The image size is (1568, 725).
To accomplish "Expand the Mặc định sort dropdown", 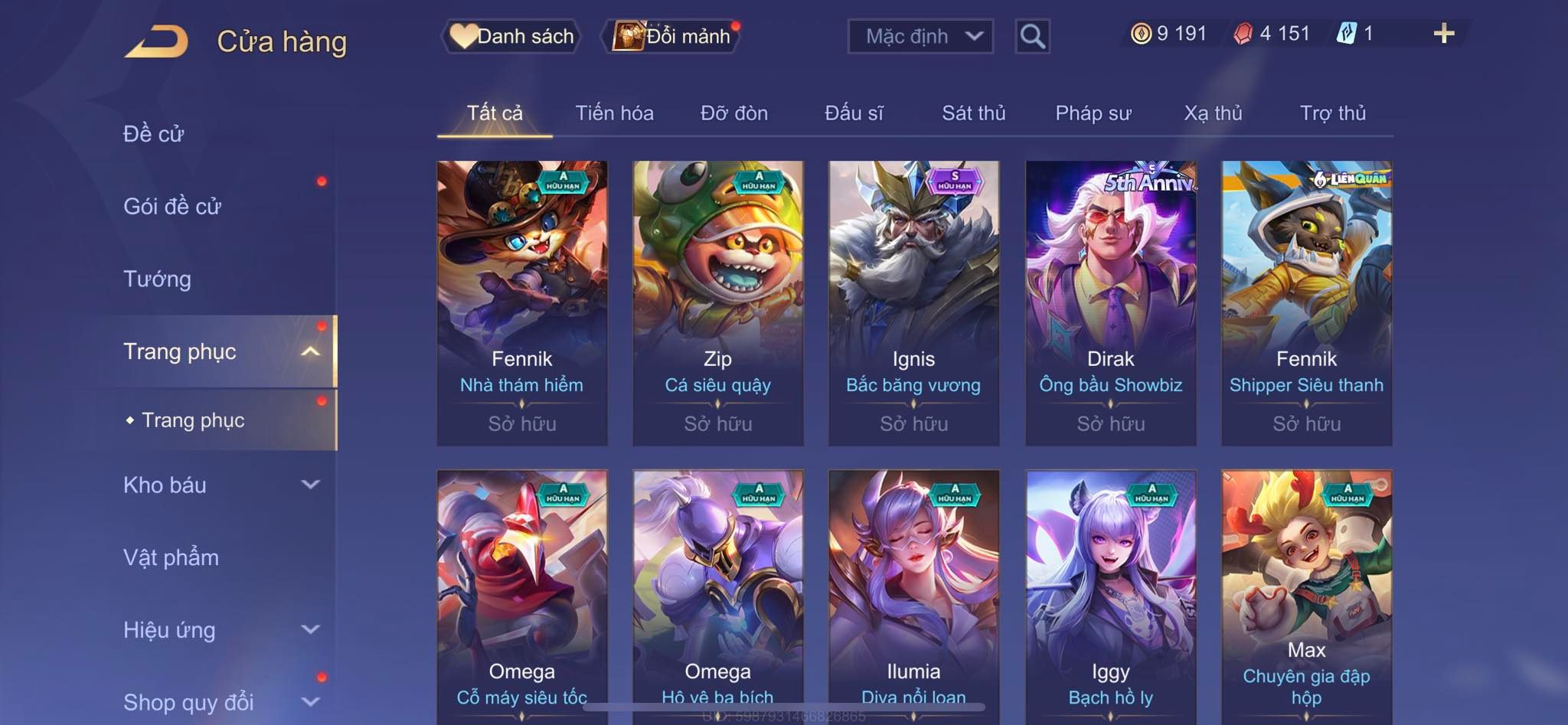I will pyautogui.click(x=920, y=36).
